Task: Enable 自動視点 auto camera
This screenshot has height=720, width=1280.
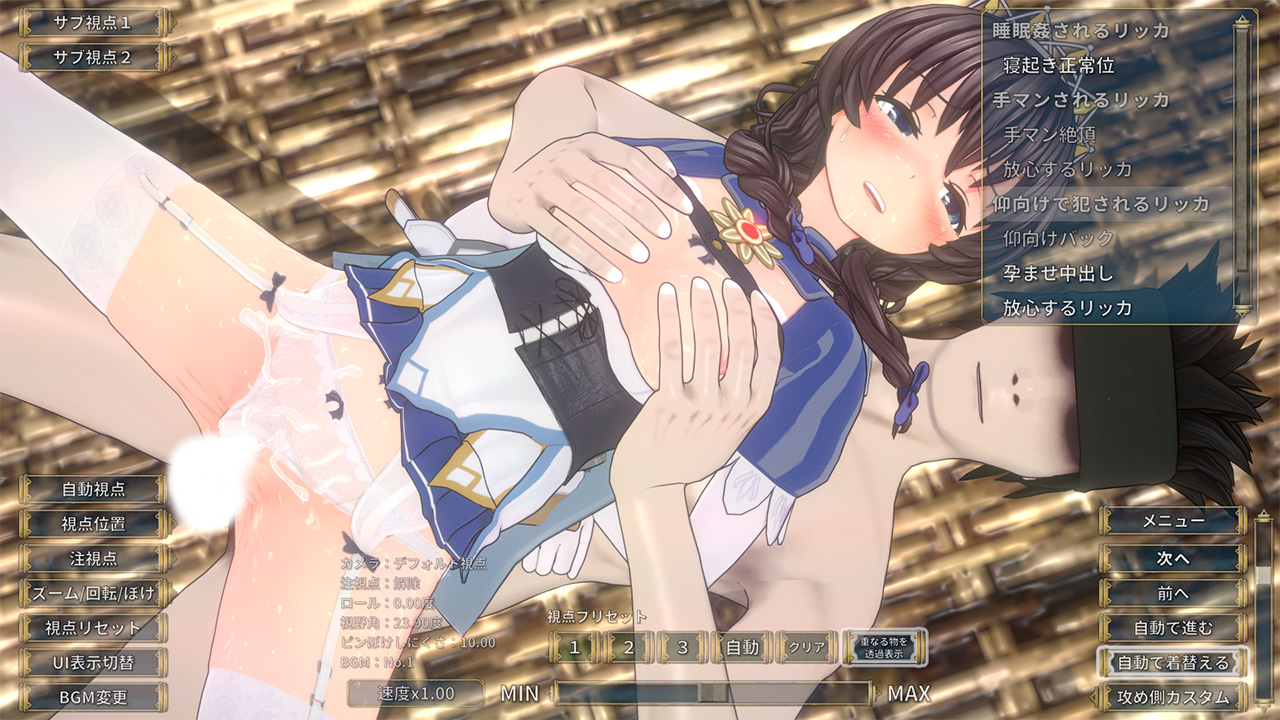Action: (x=93, y=489)
